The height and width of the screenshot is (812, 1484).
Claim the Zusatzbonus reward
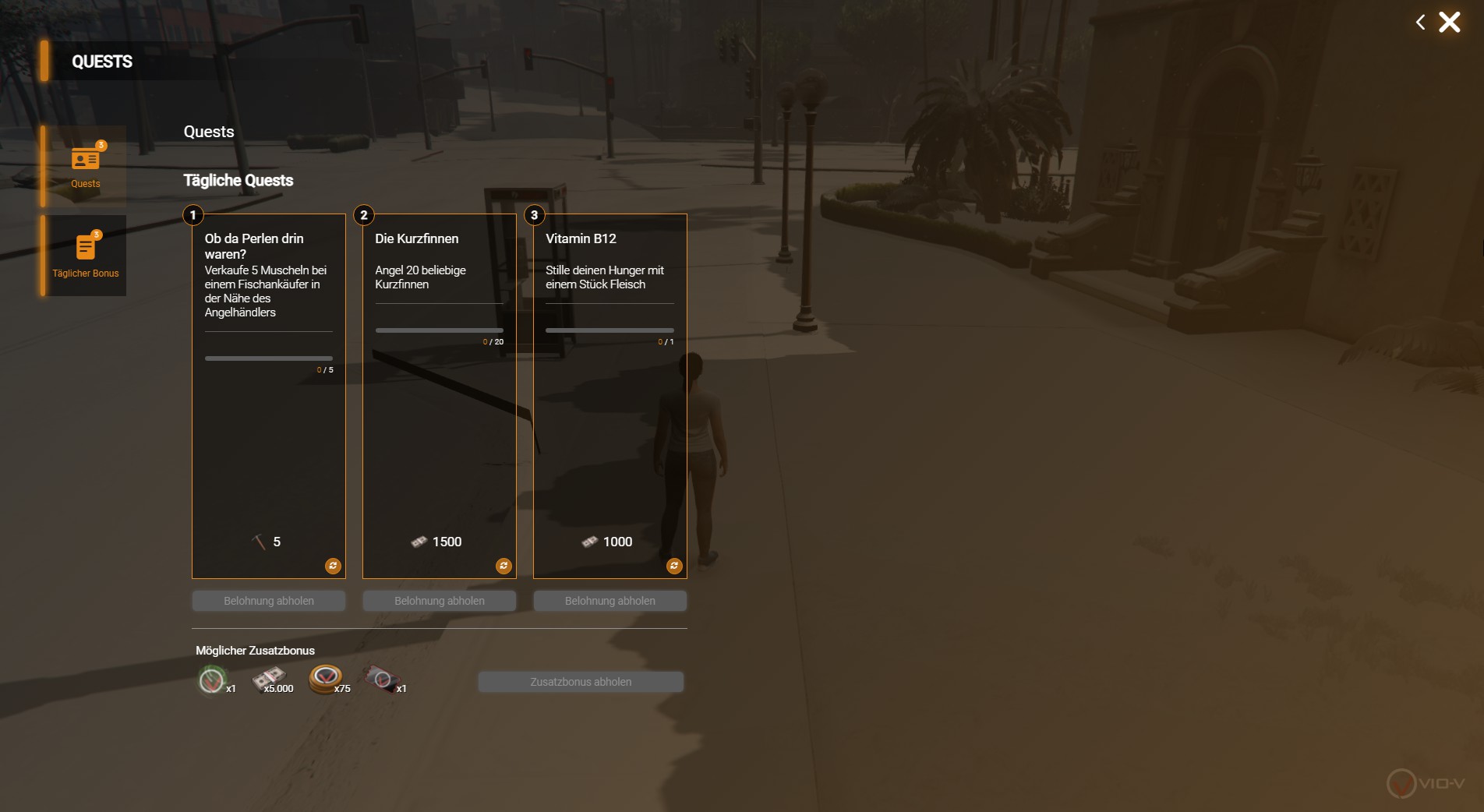click(x=581, y=682)
